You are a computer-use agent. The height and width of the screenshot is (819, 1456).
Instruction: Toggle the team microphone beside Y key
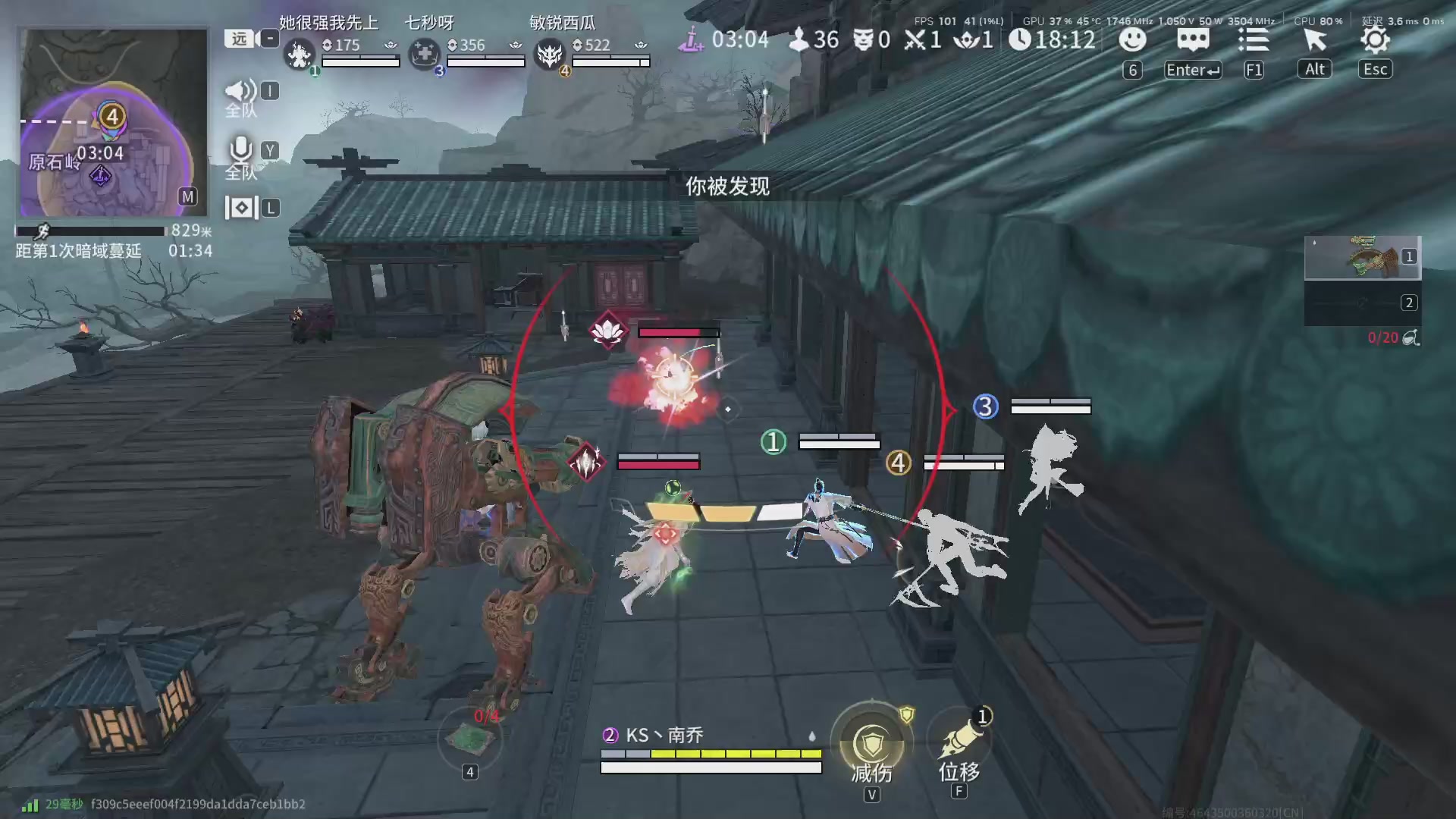240,151
